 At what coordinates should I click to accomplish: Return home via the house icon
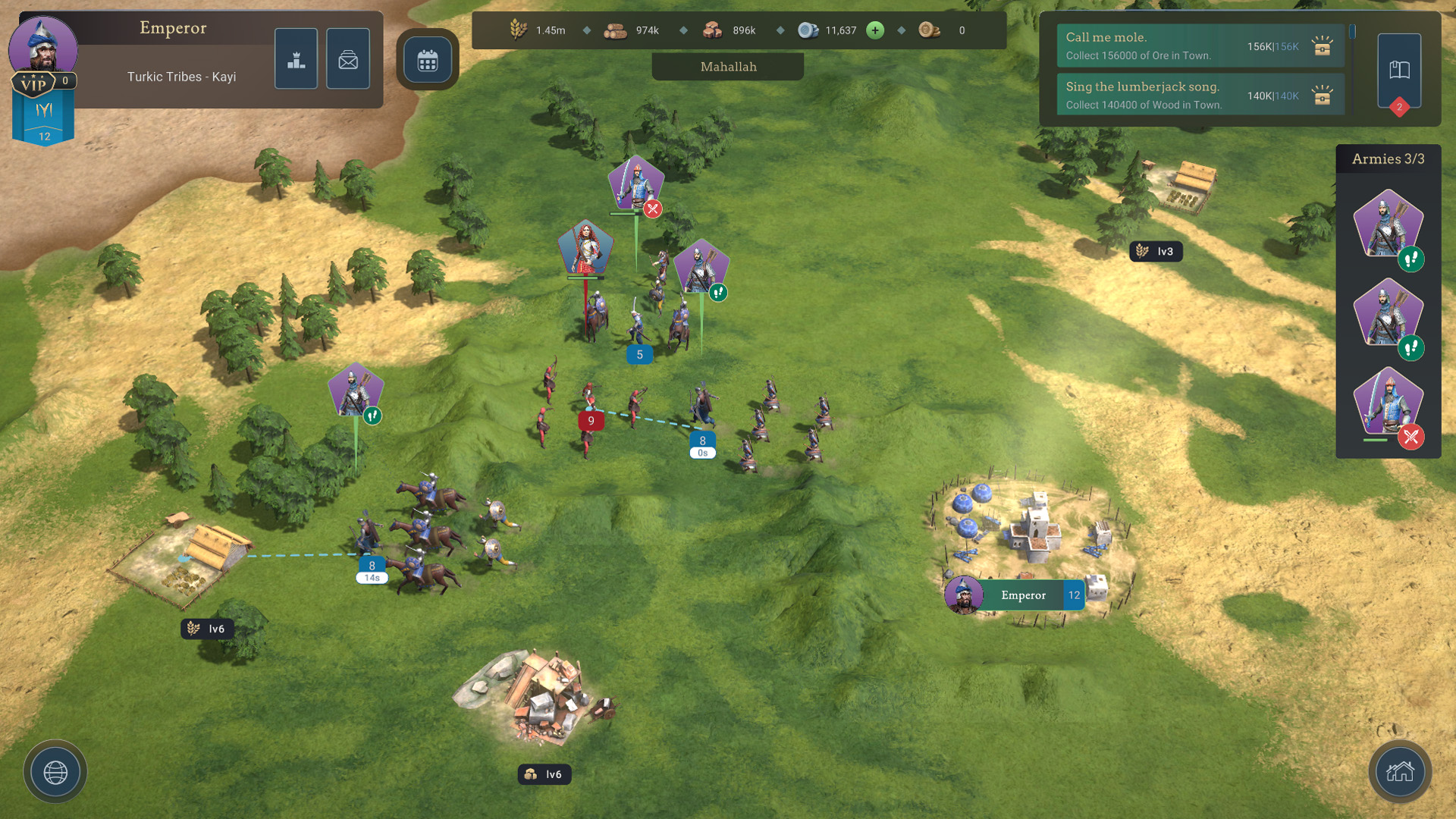(x=1400, y=772)
